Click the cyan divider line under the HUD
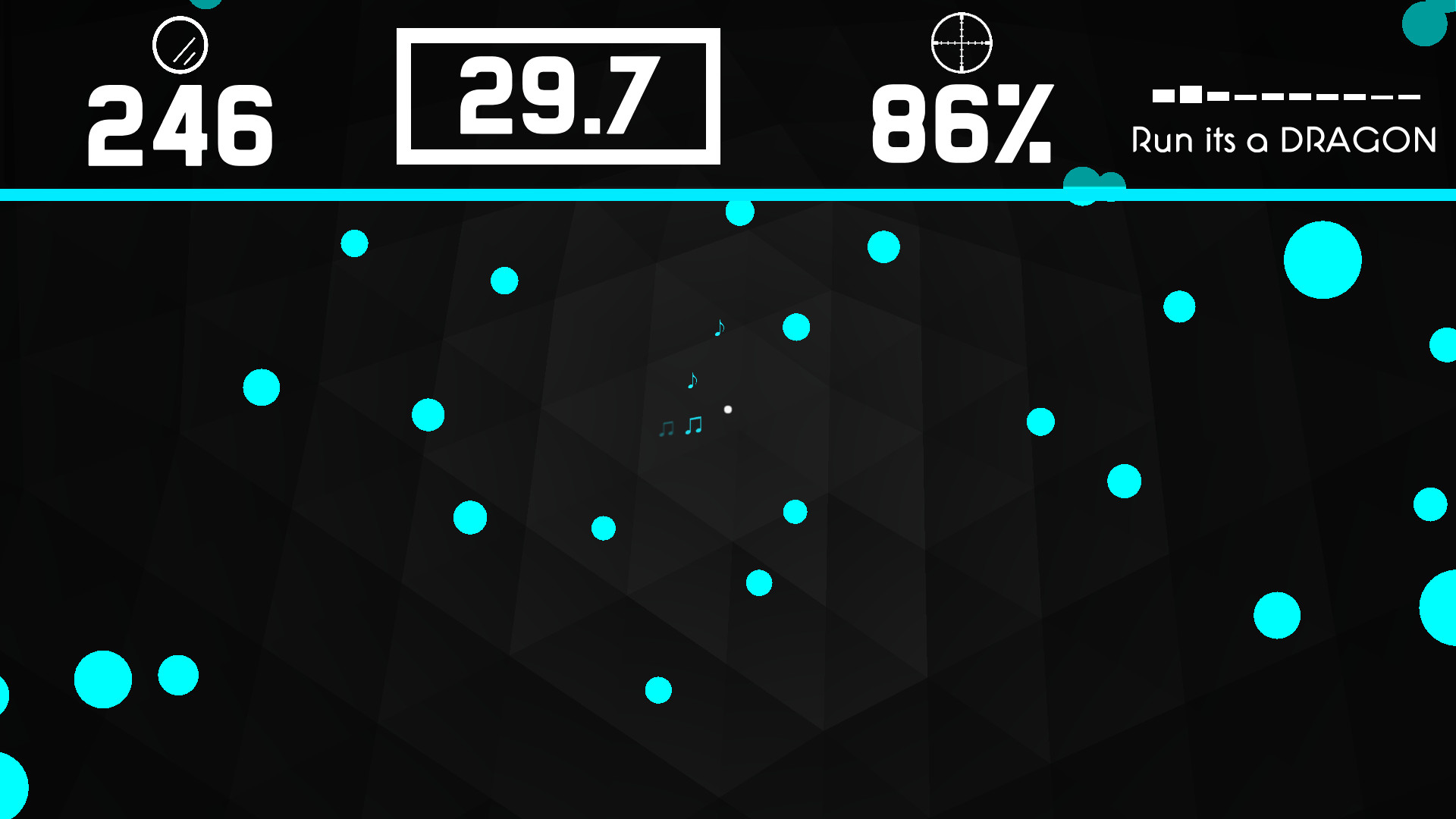 point(728,195)
